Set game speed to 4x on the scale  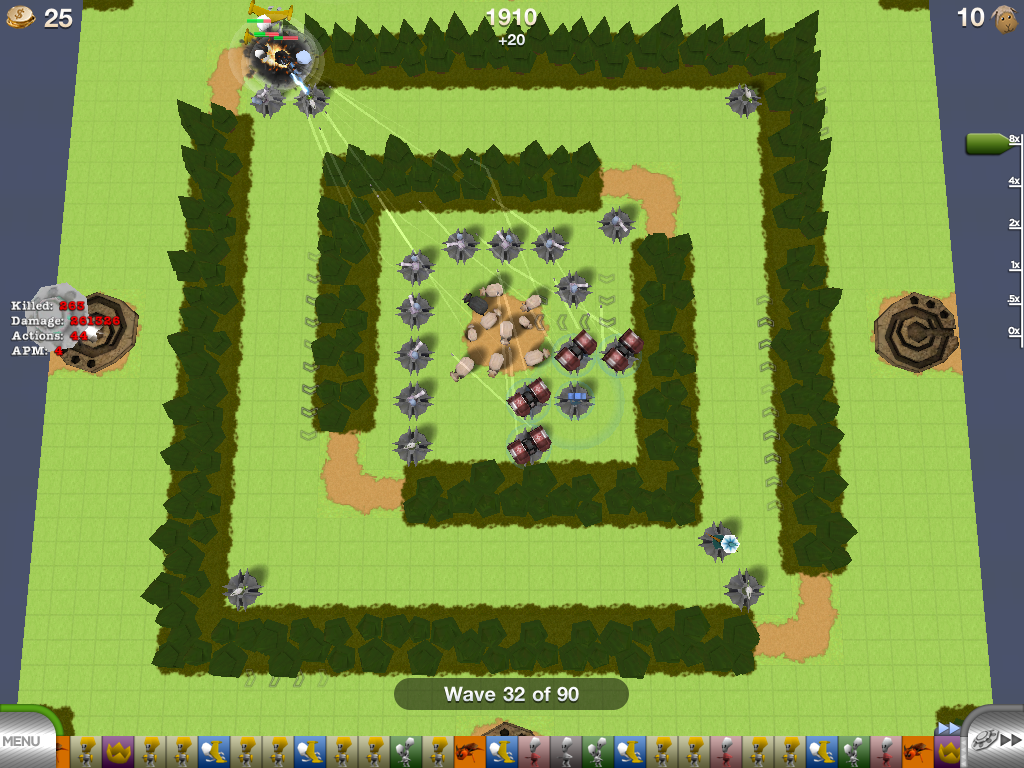(x=1014, y=181)
